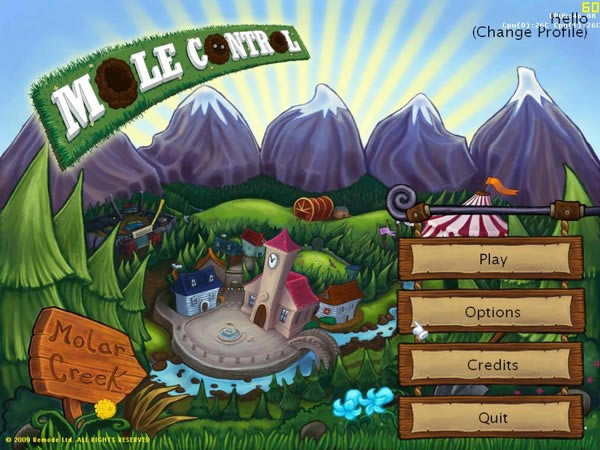Image resolution: width=600 pixels, height=450 pixels.
Task: Quit the game
Action: click(491, 417)
